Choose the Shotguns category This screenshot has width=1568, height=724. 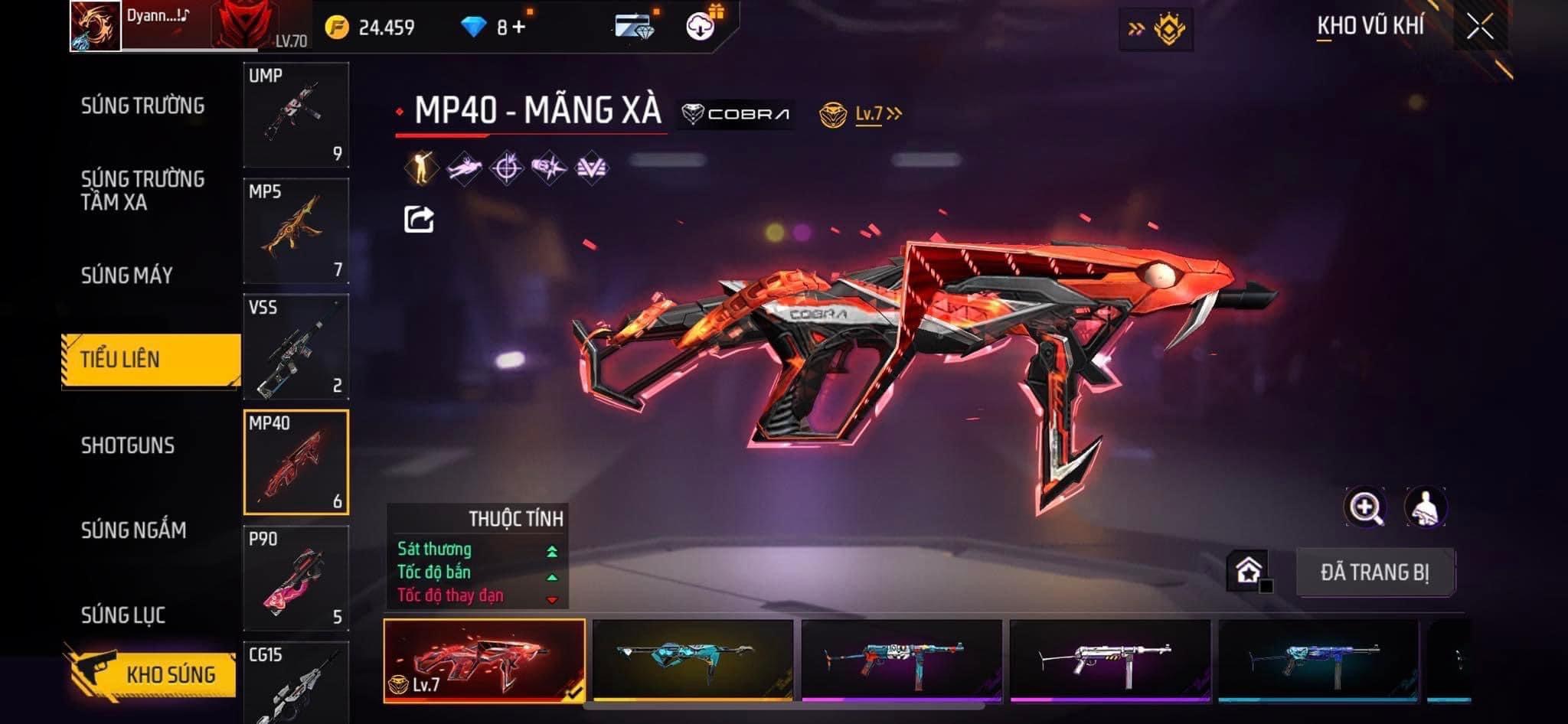[x=128, y=445]
